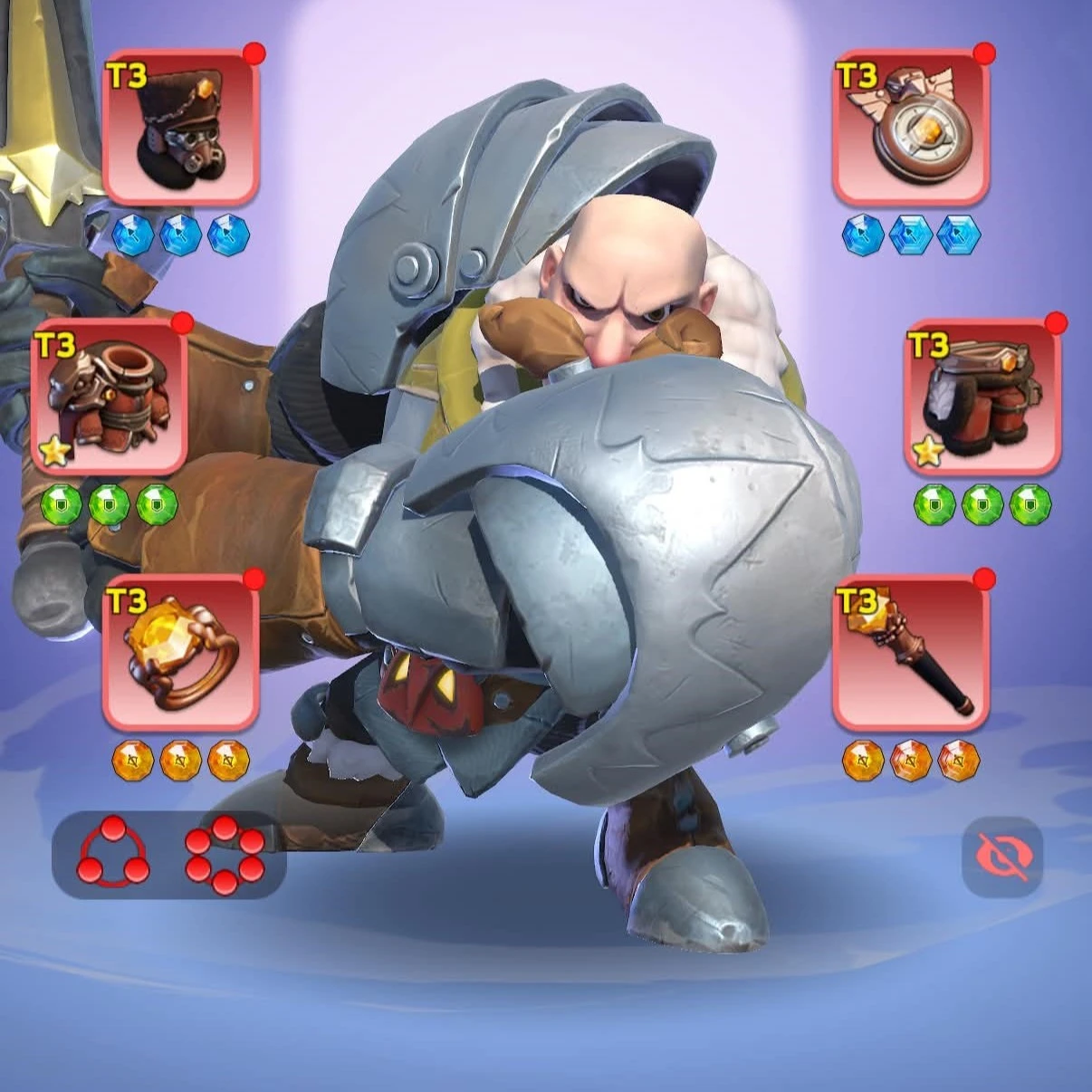Toggle the crossed-out eye visibility button
The width and height of the screenshot is (1092, 1092).
click(x=1002, y=857)
